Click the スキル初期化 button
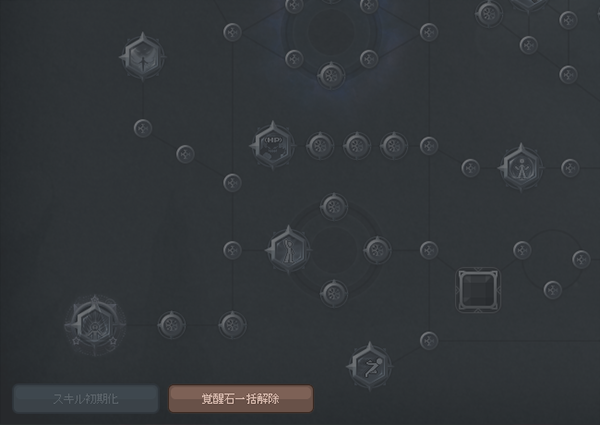Image resolution: width=600 pixels, height=425 pixels. point(85,399)
